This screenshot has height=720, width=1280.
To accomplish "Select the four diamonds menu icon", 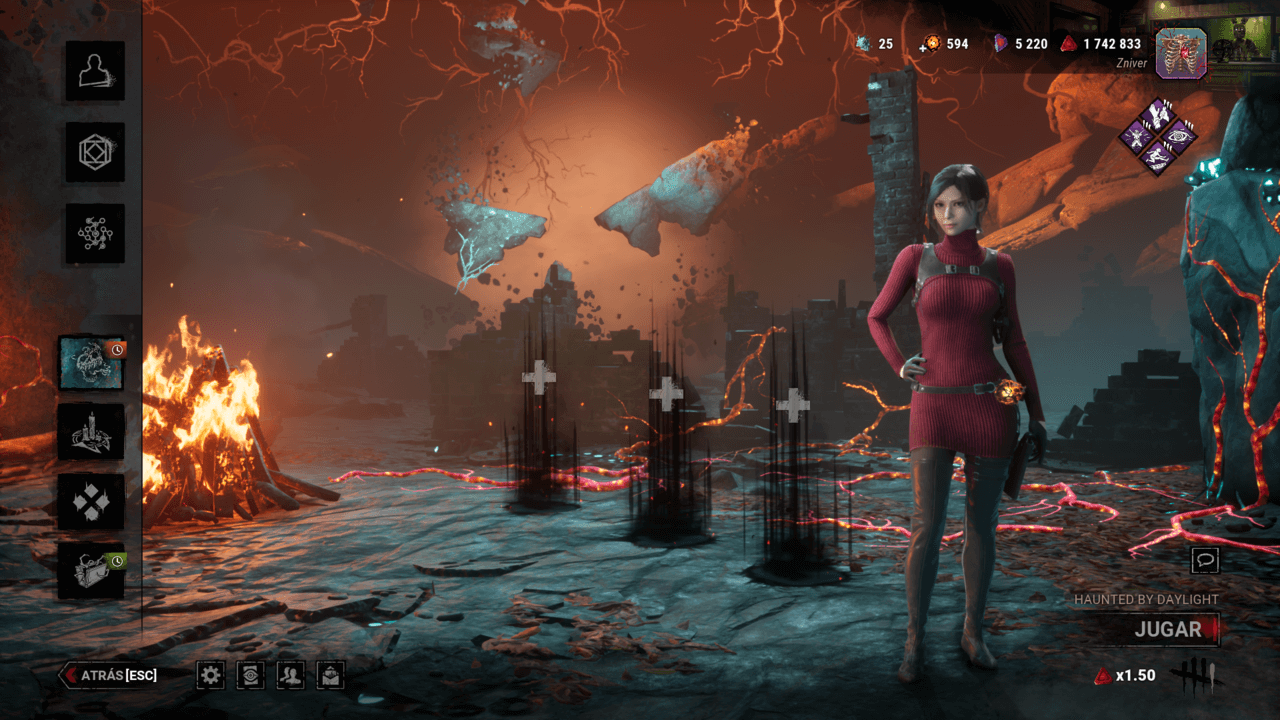I will 91,501.
